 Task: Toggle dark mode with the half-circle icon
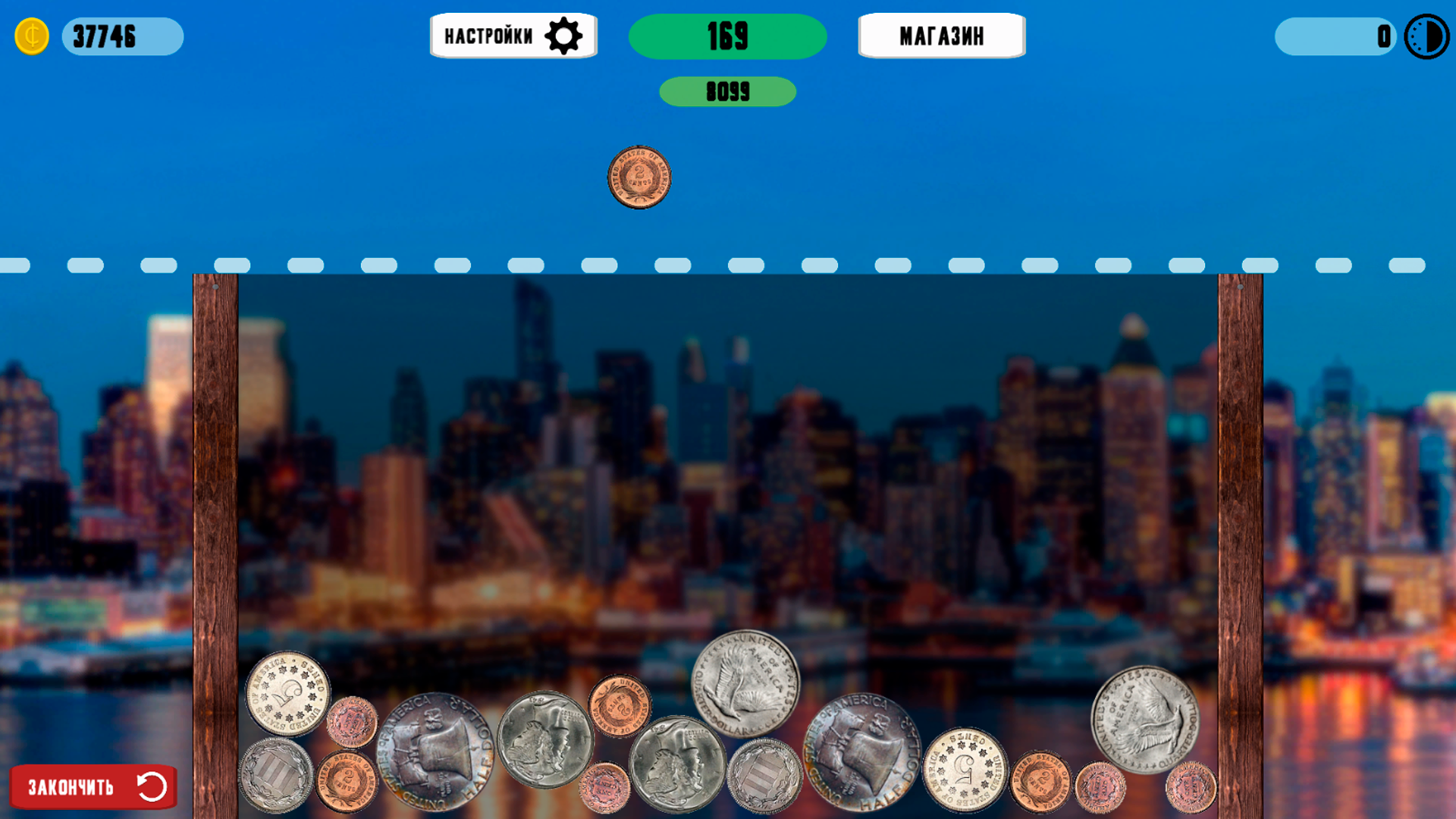click(x=1426, y=36)
